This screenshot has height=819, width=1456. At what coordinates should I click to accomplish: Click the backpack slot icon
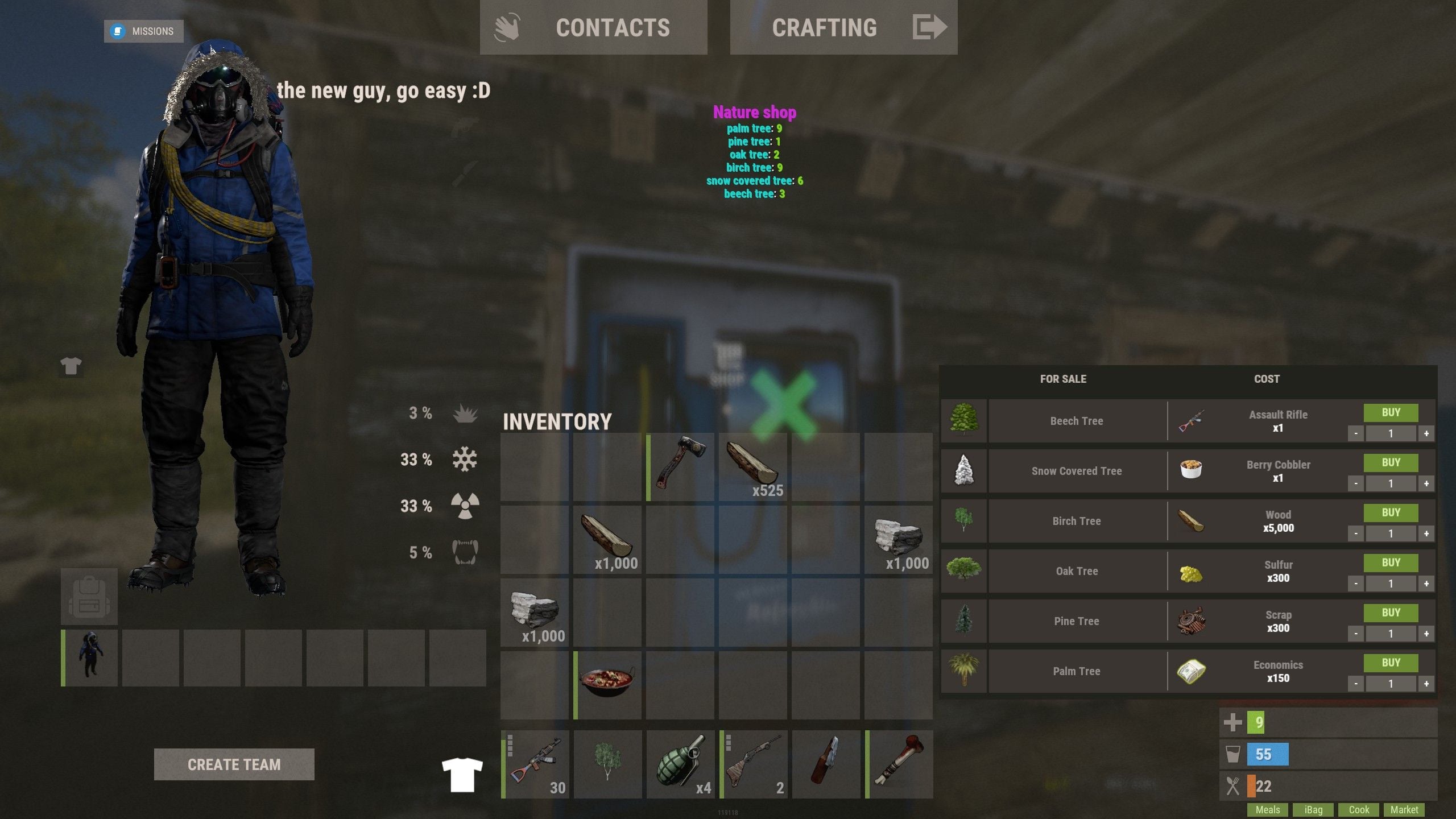pyautogui.click(x=89, y=595)
